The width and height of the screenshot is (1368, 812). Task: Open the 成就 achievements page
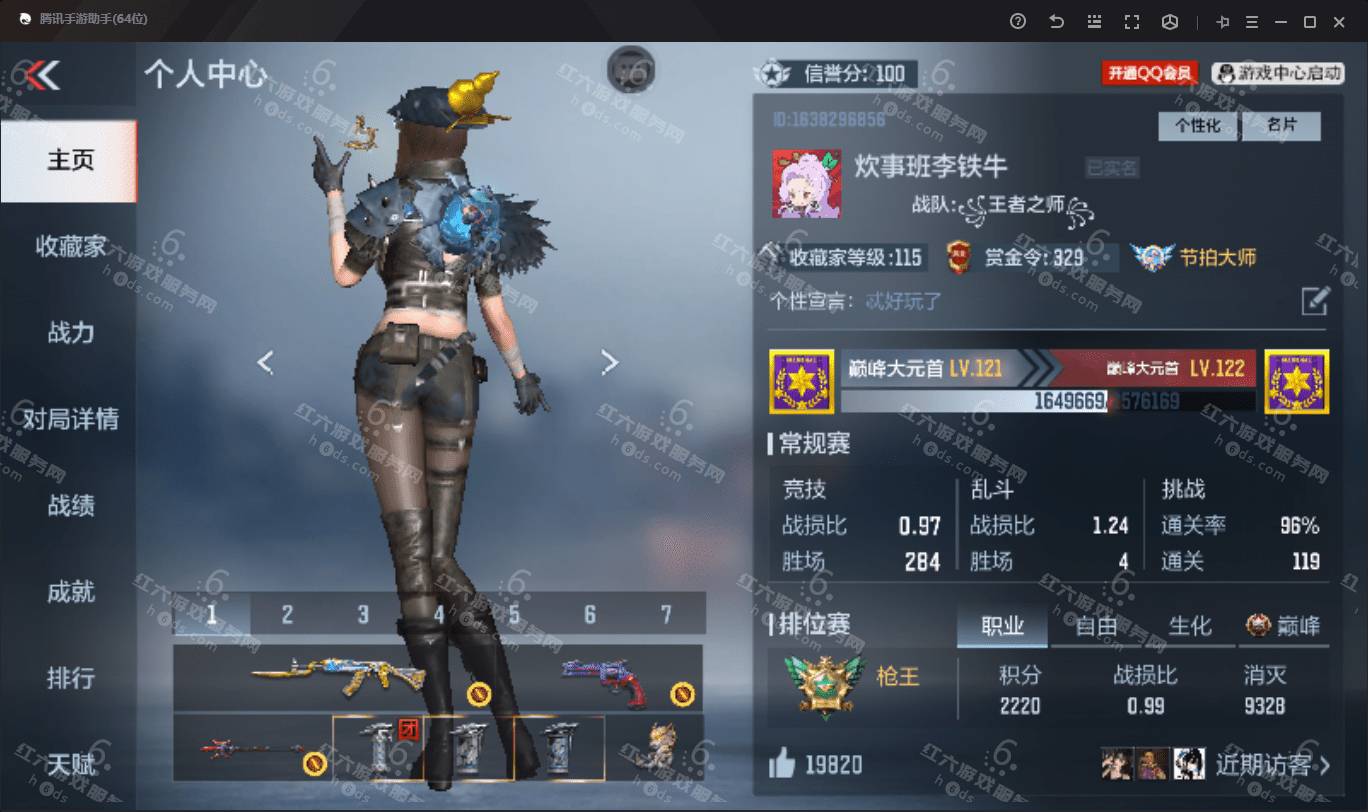tap(70, 591)
